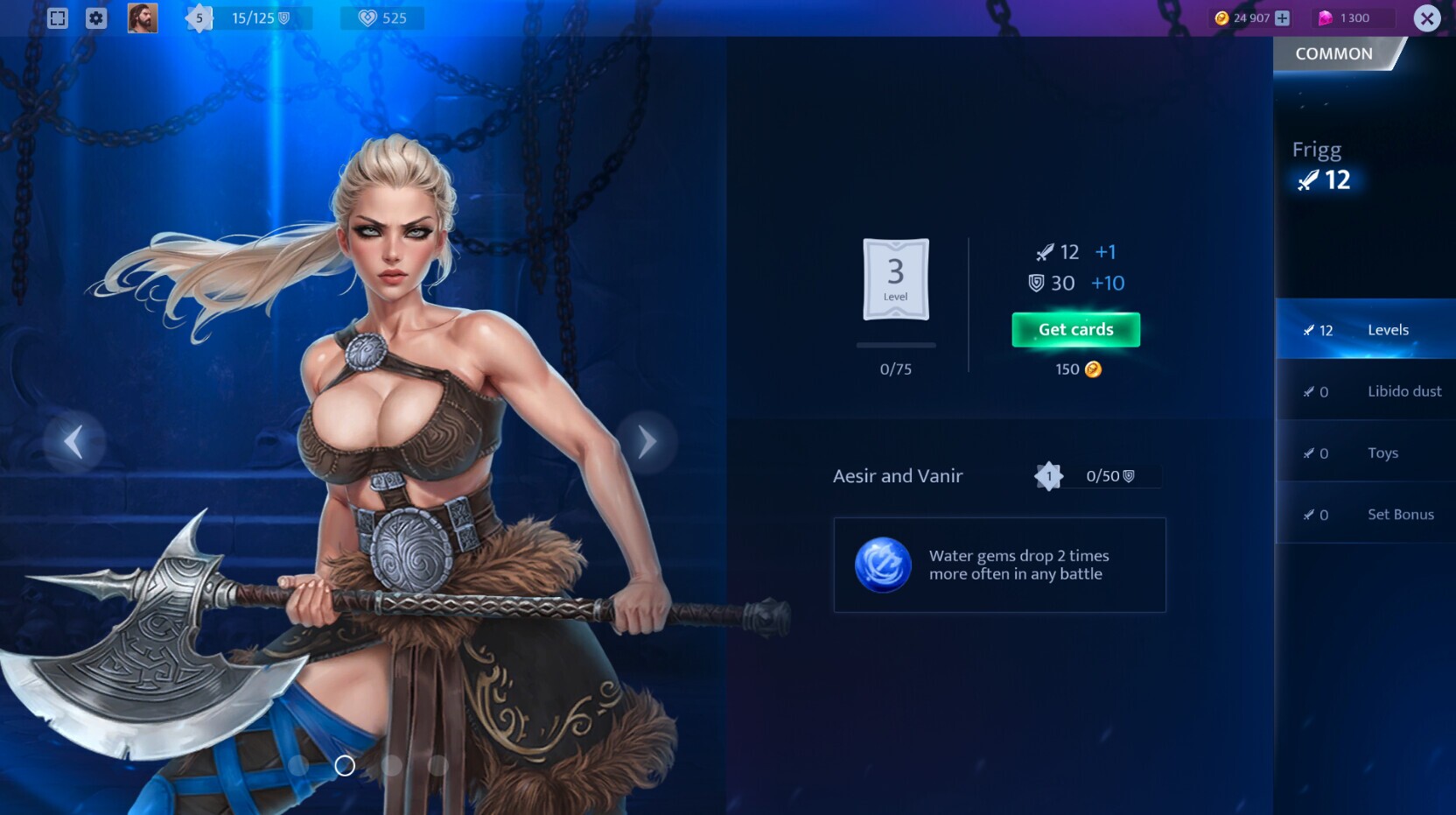1456x815 pixels.
Task: Open the pink gems balance showing 1300
Action: coord(1350,18)
